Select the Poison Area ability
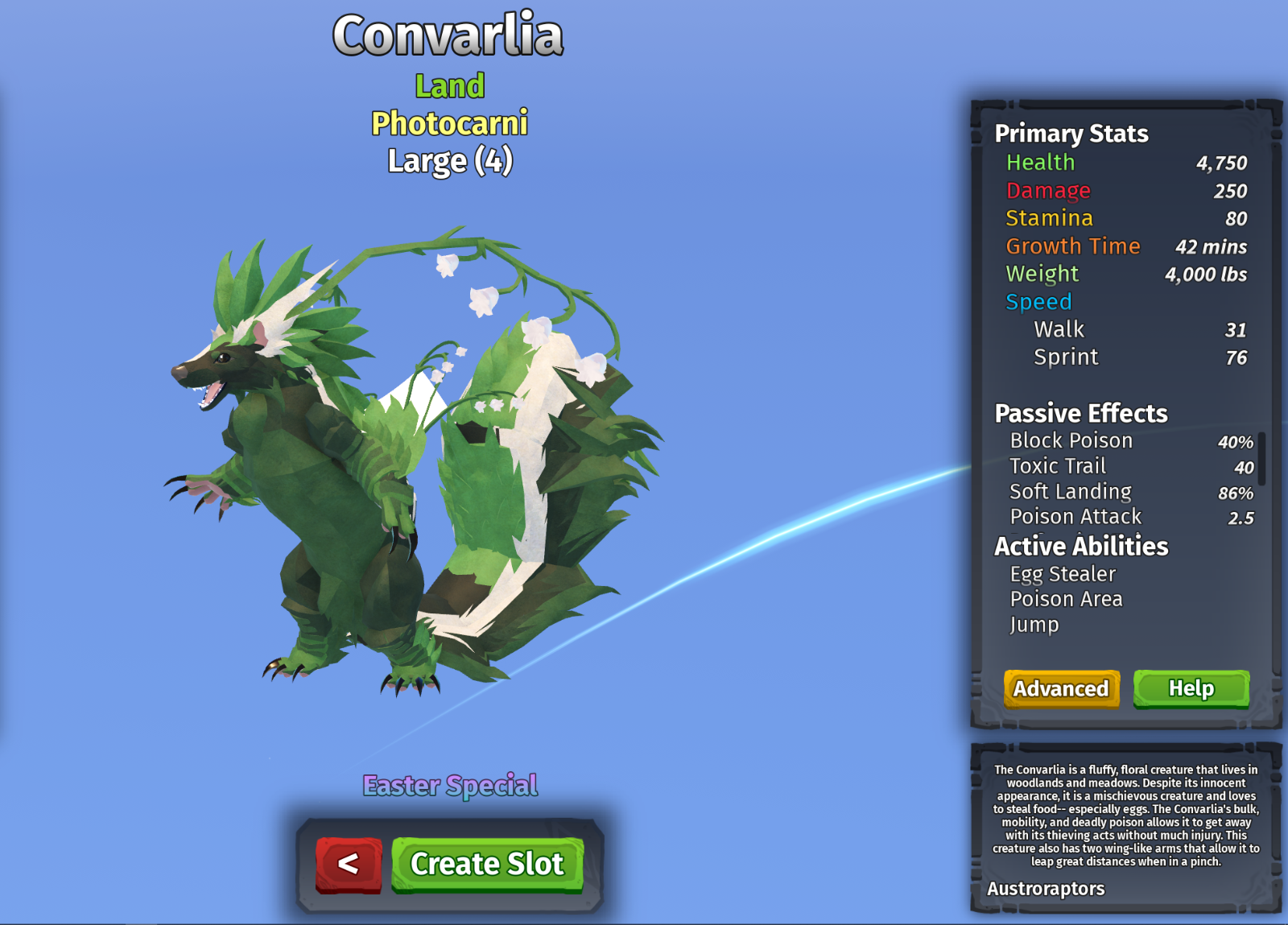This screenshot has width=1288, height=925. (x=1066, y=599)
